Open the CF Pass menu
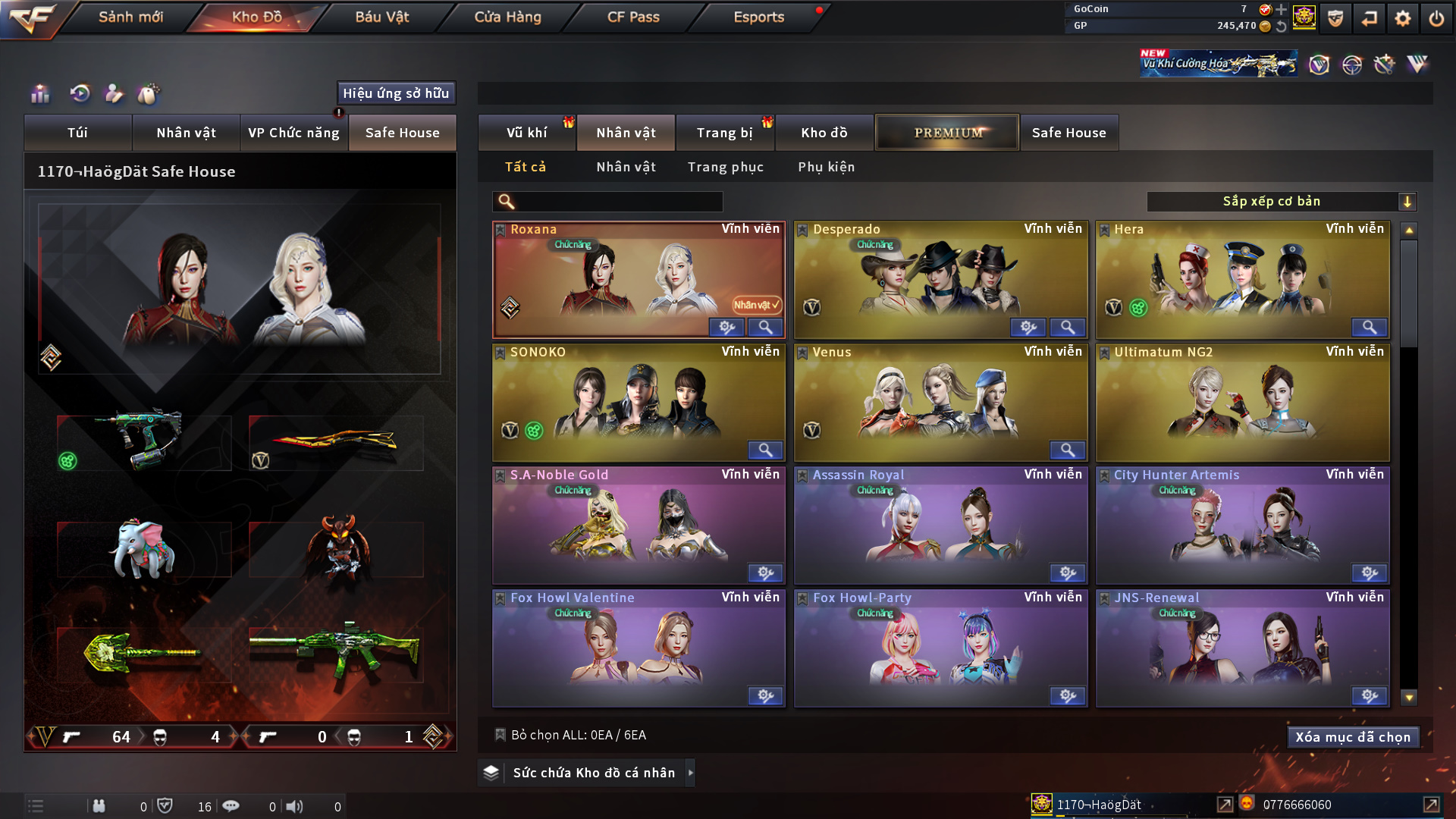Screen dimensions: 1456x819 point(633,17)
